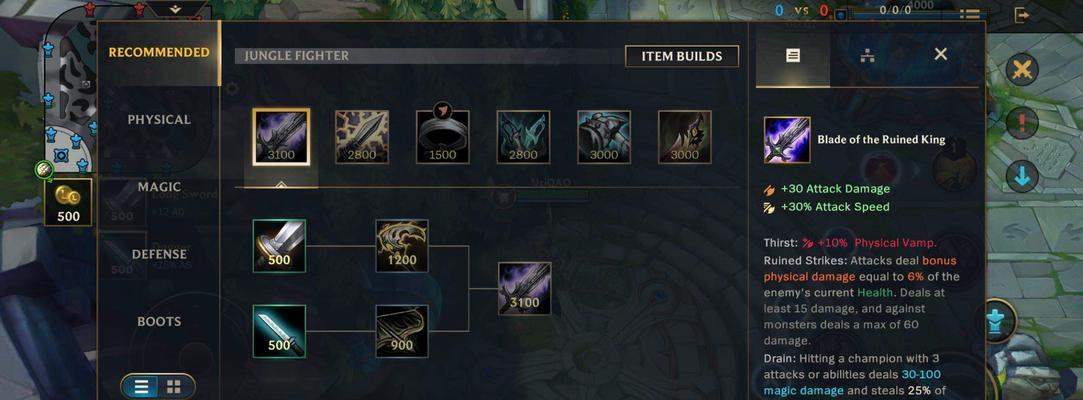Image resolution: width=1083 pixels, height=400 pixels.
Task: Select the Magic items category
Action: point(159,187)
